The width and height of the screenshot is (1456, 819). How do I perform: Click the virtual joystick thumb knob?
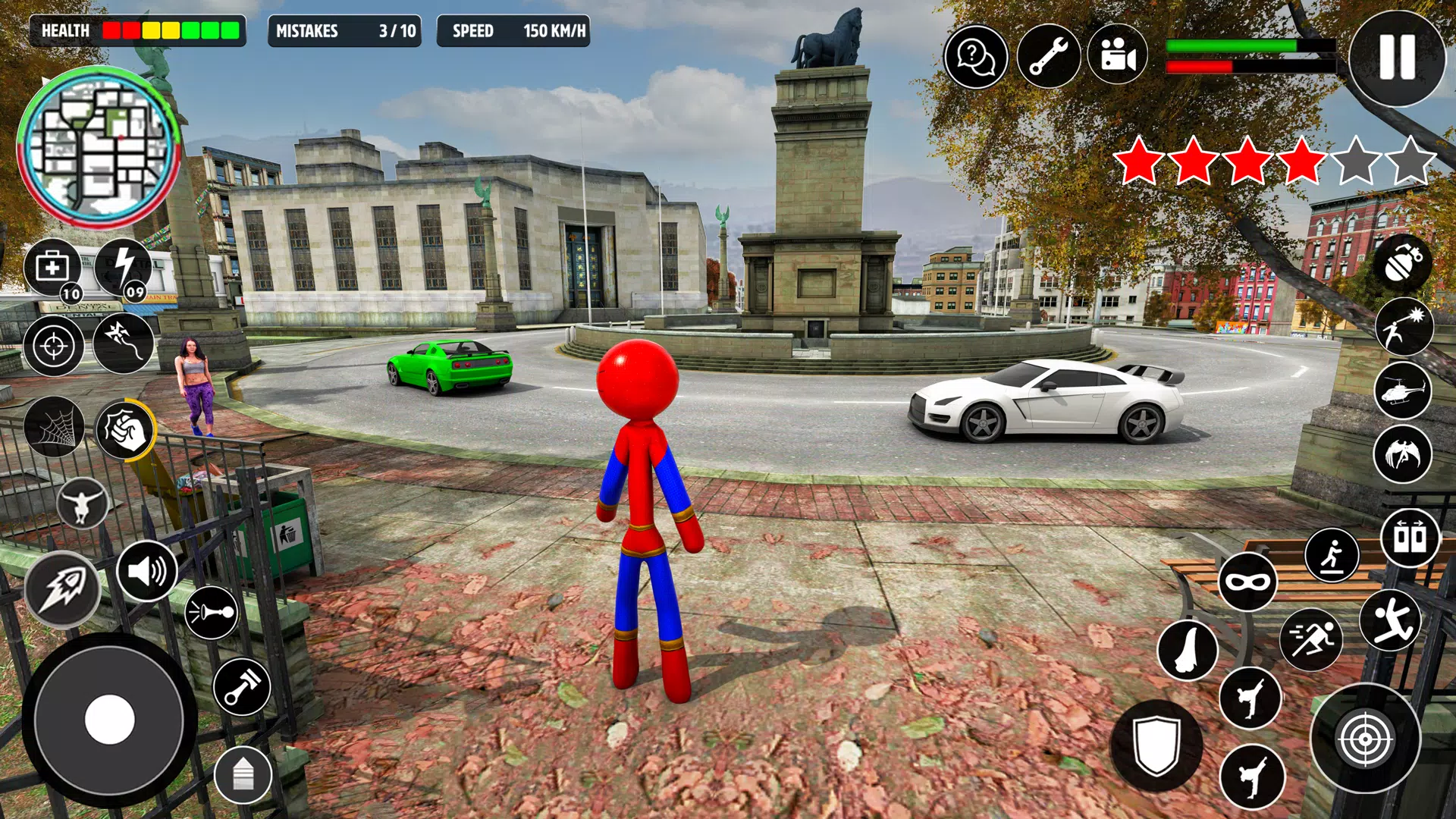(x=110, y=719)
